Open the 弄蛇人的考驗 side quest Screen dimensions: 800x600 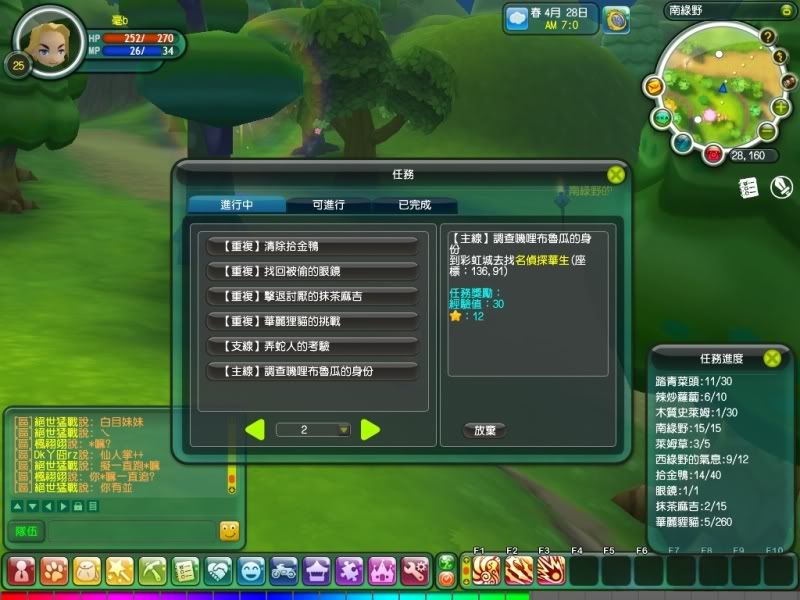[311, 345]
